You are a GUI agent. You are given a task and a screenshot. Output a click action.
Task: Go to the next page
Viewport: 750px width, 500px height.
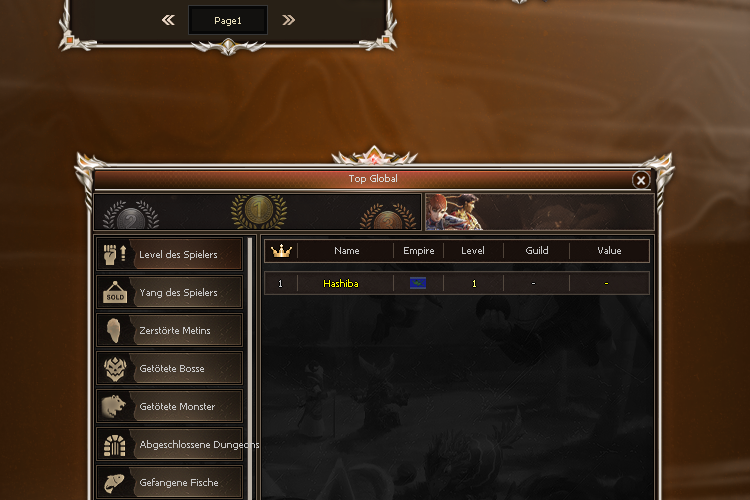coord(288,20)
